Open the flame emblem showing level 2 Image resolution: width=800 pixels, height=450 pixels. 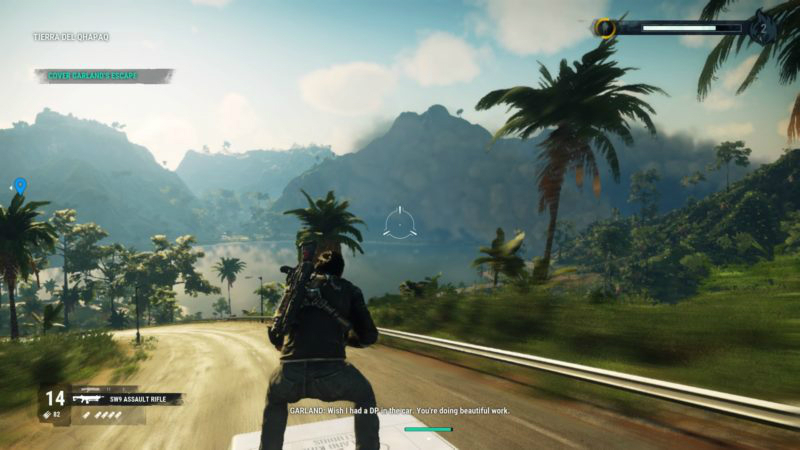(764, 27)
